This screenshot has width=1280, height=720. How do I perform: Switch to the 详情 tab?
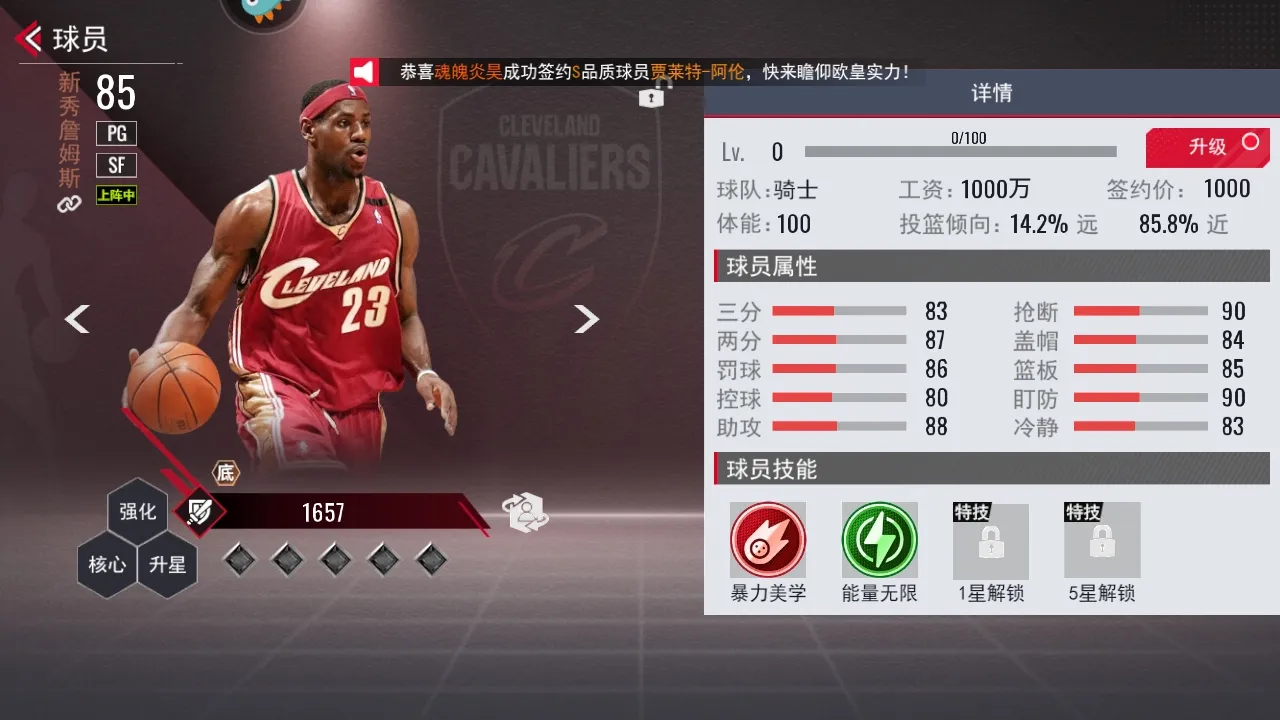coord(990,92)
